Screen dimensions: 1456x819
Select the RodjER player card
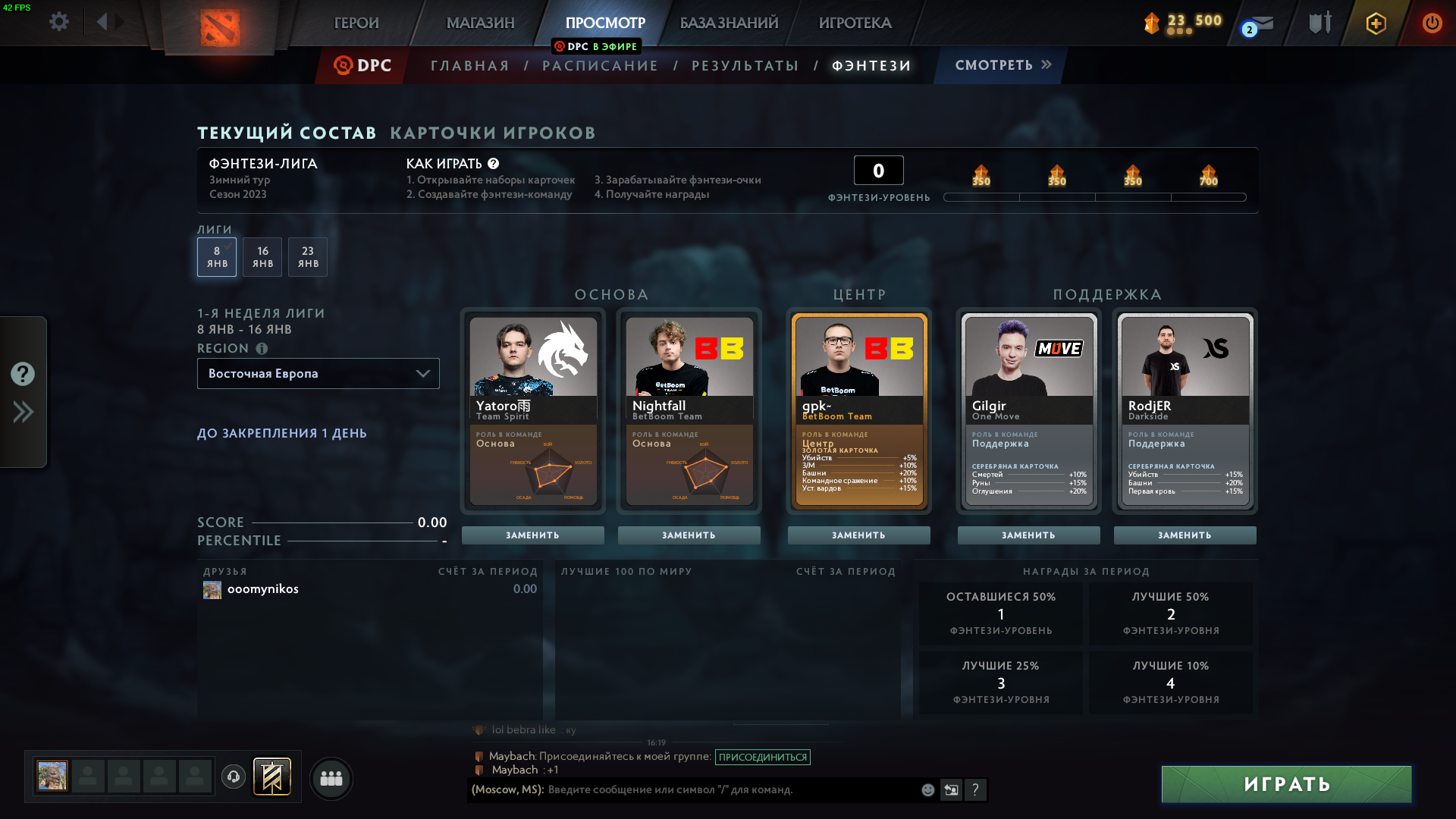click(1185, 409)
